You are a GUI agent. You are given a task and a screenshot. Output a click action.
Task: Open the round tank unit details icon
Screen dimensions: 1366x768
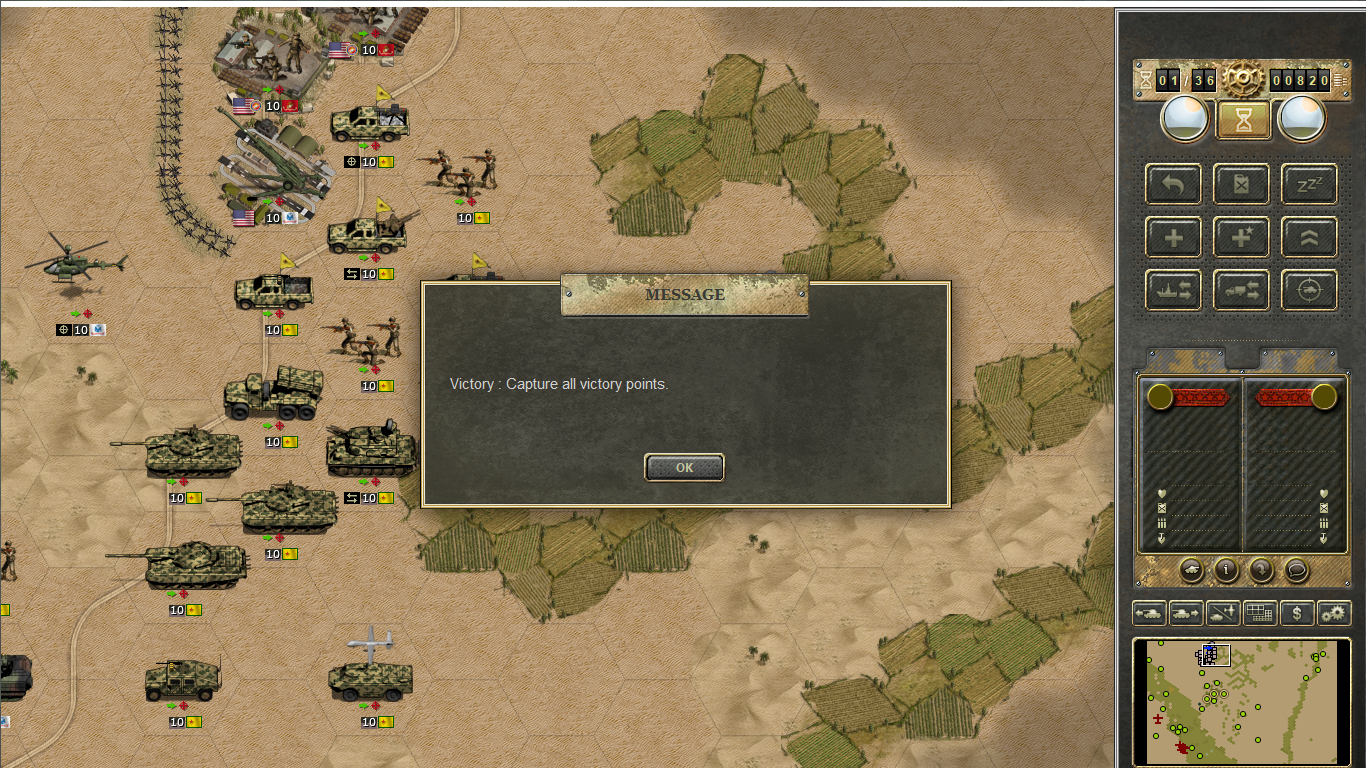click(x=1191, y=570)
